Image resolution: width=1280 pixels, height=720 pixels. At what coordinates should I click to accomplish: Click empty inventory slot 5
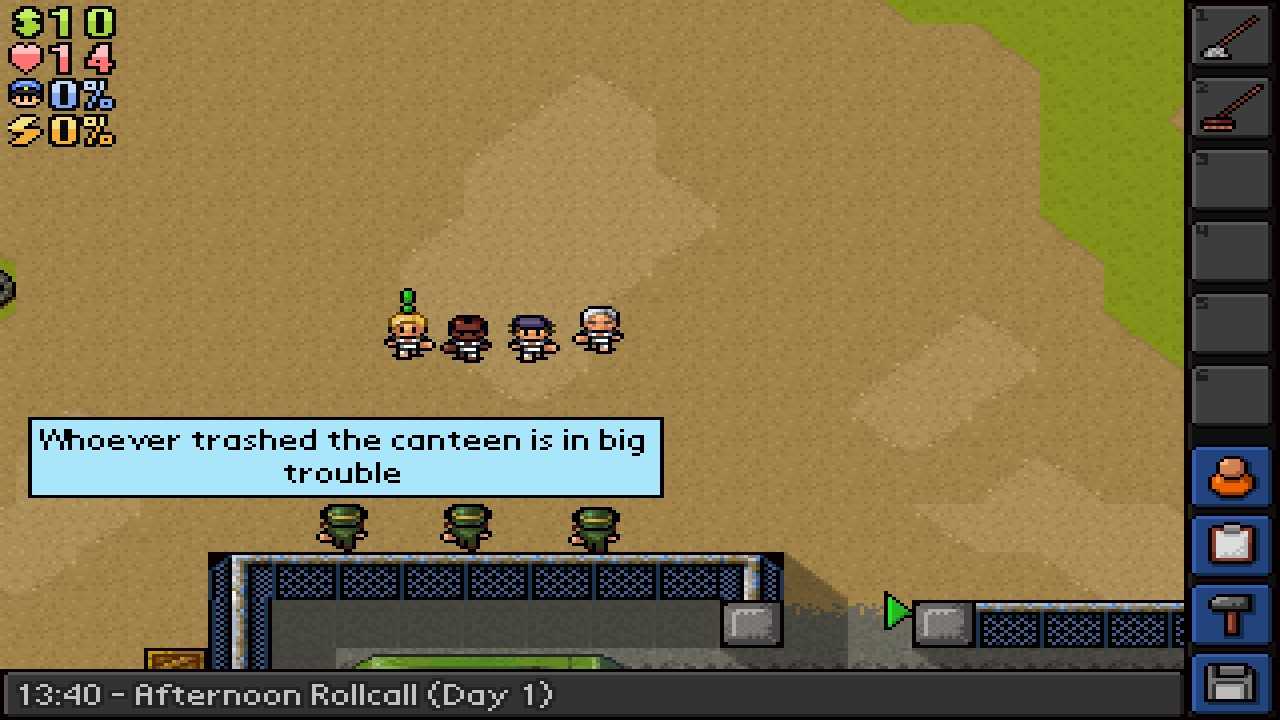coord(1231,321)
